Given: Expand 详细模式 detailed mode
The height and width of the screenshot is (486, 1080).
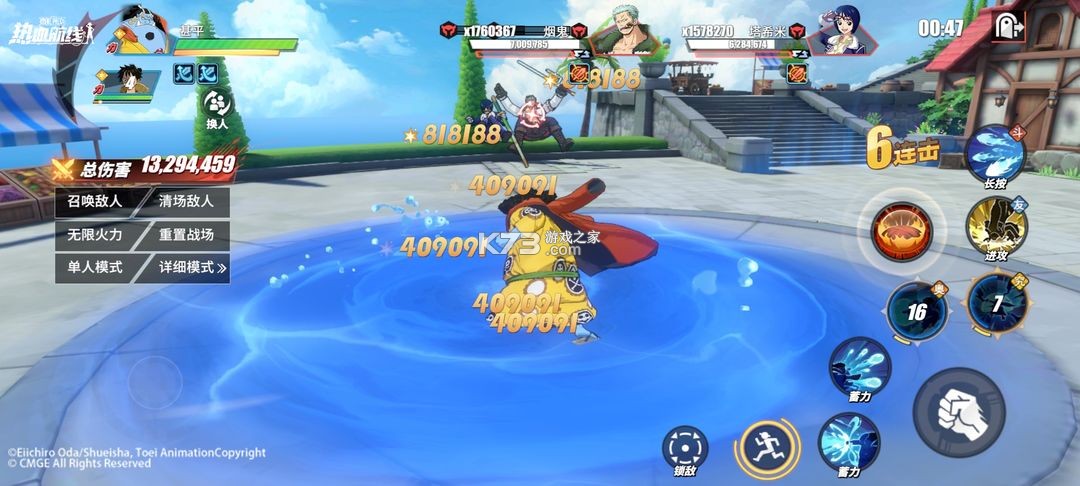Looking at the screenshot, I should coord(191,268).
